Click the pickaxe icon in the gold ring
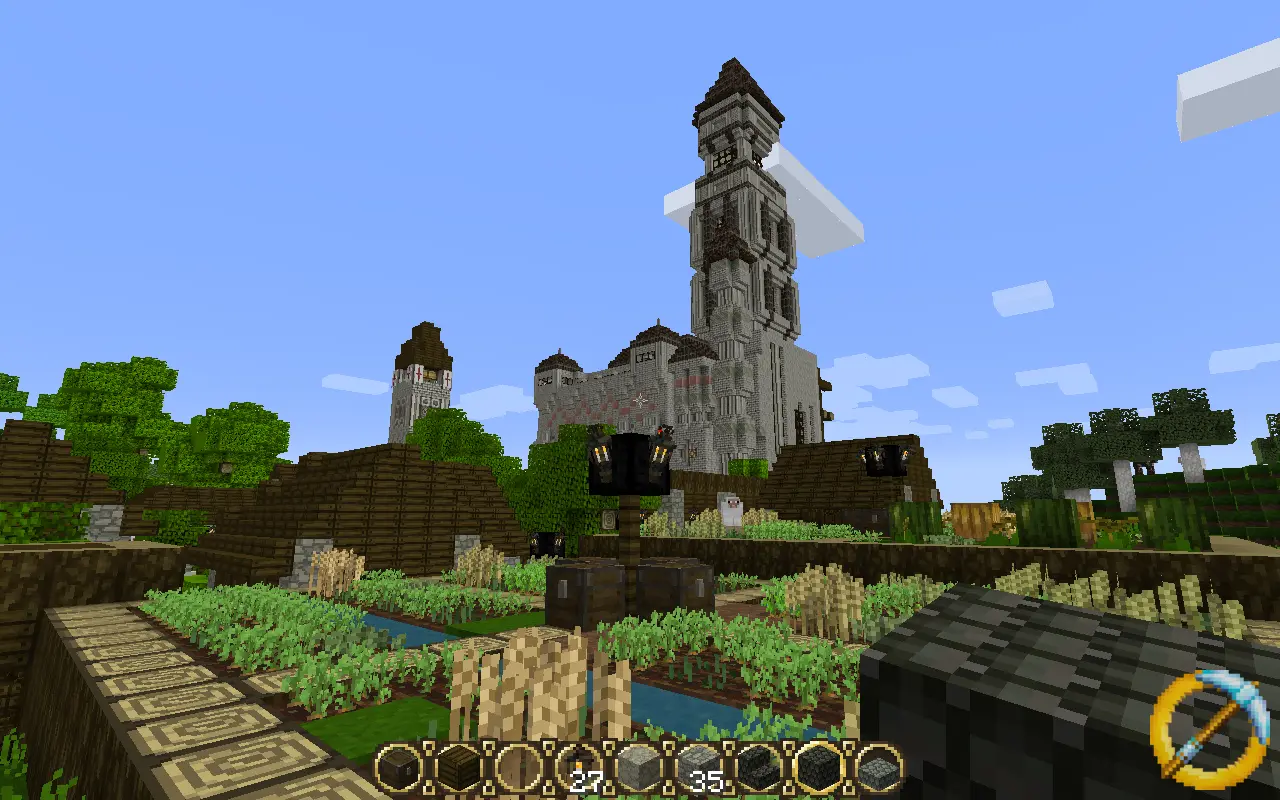This screenshot has height=800, width=1280. [x=1202, y=722]
